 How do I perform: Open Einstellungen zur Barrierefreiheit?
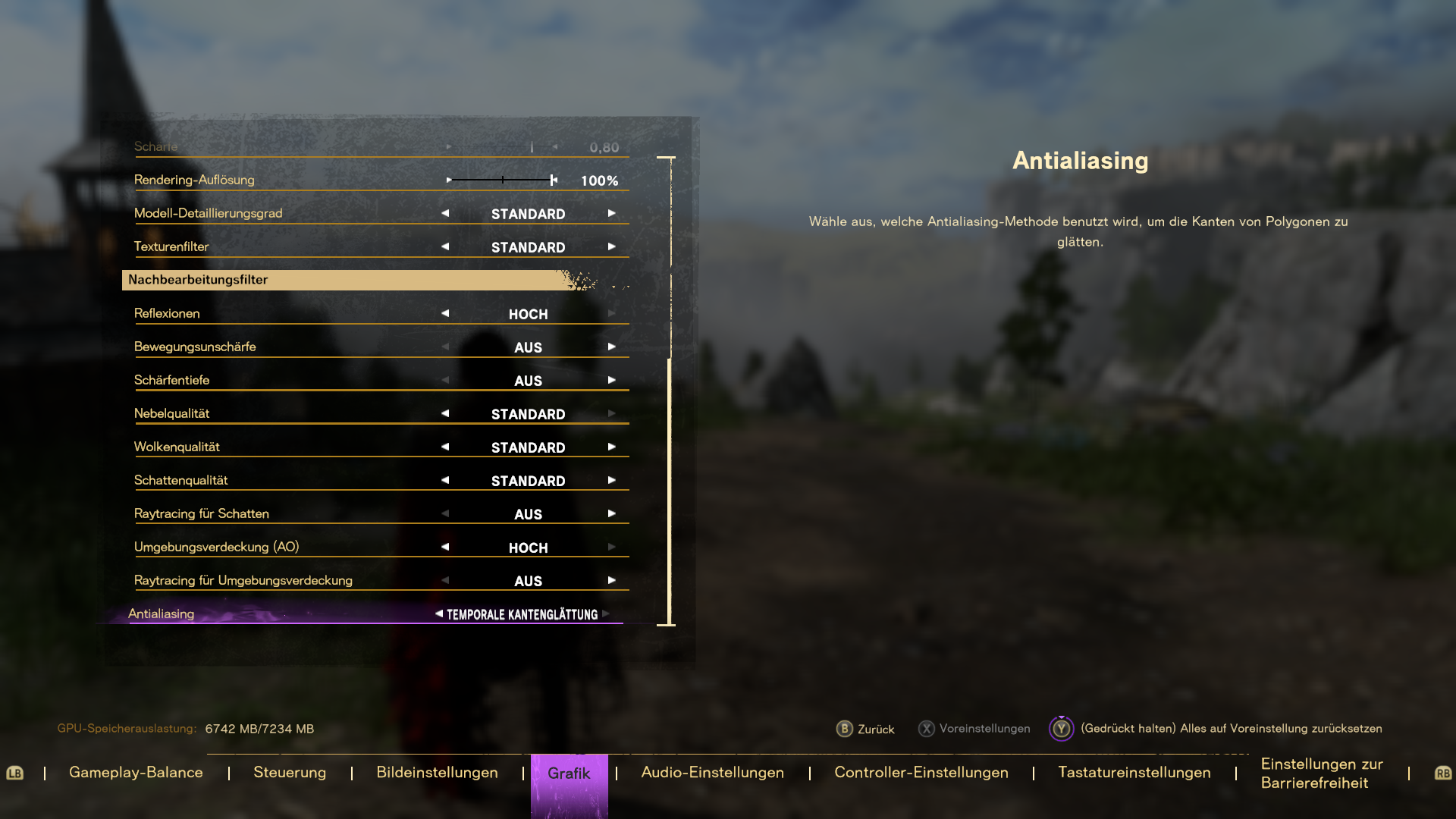[x=1321, y=773]
